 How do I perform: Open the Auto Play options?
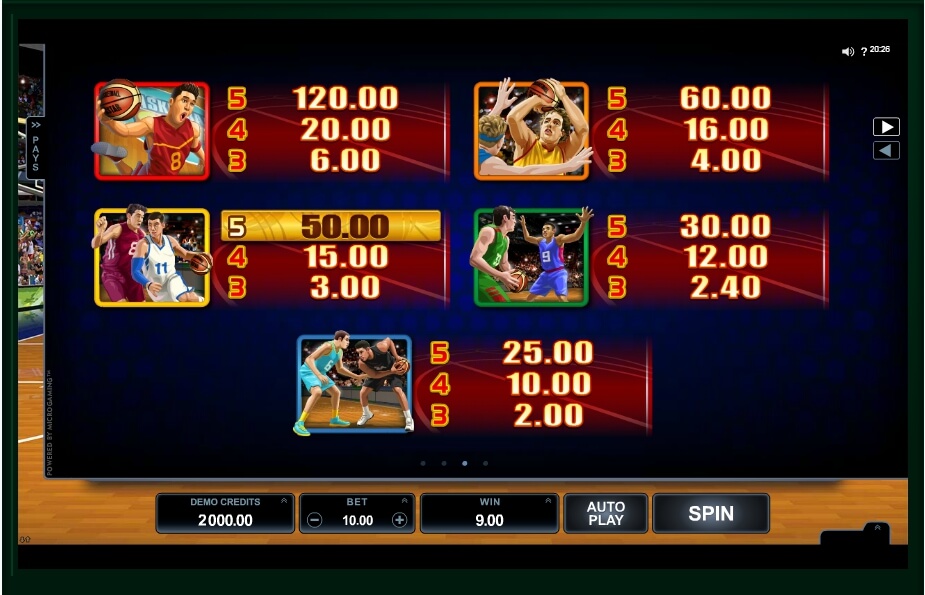605,514
